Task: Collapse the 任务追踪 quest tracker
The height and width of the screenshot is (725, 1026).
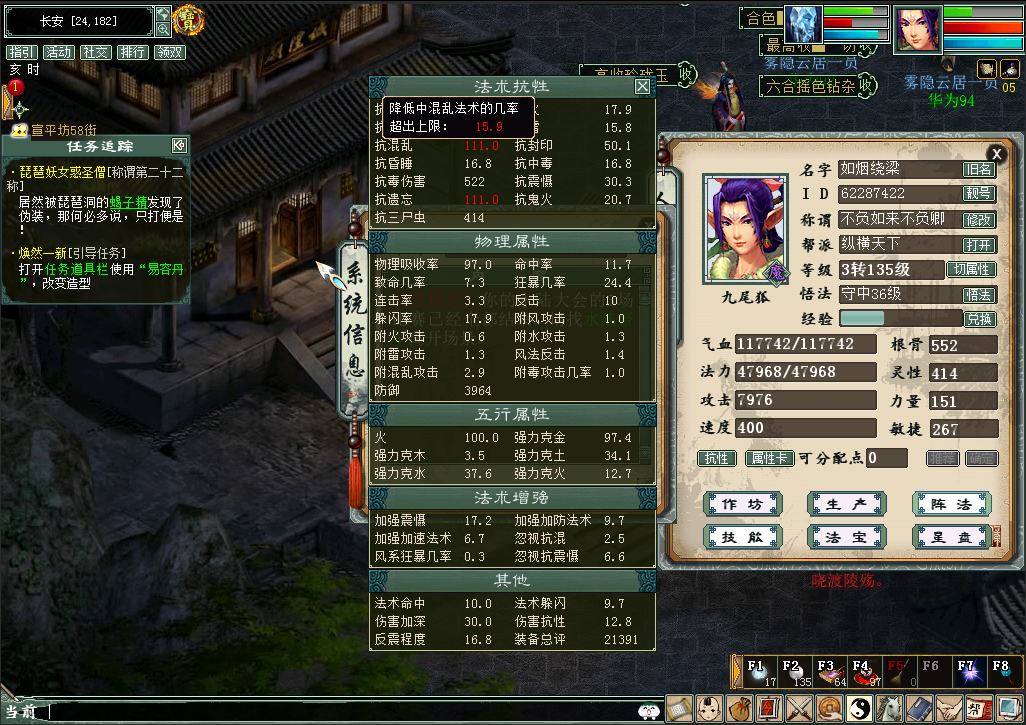Action: 179,145
